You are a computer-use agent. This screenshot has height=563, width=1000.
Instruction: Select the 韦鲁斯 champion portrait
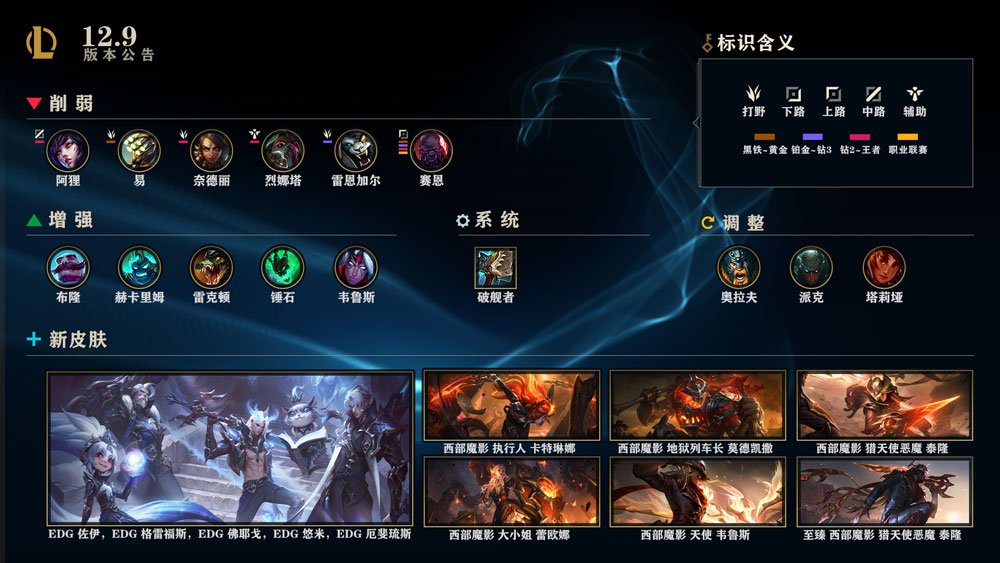355,267
